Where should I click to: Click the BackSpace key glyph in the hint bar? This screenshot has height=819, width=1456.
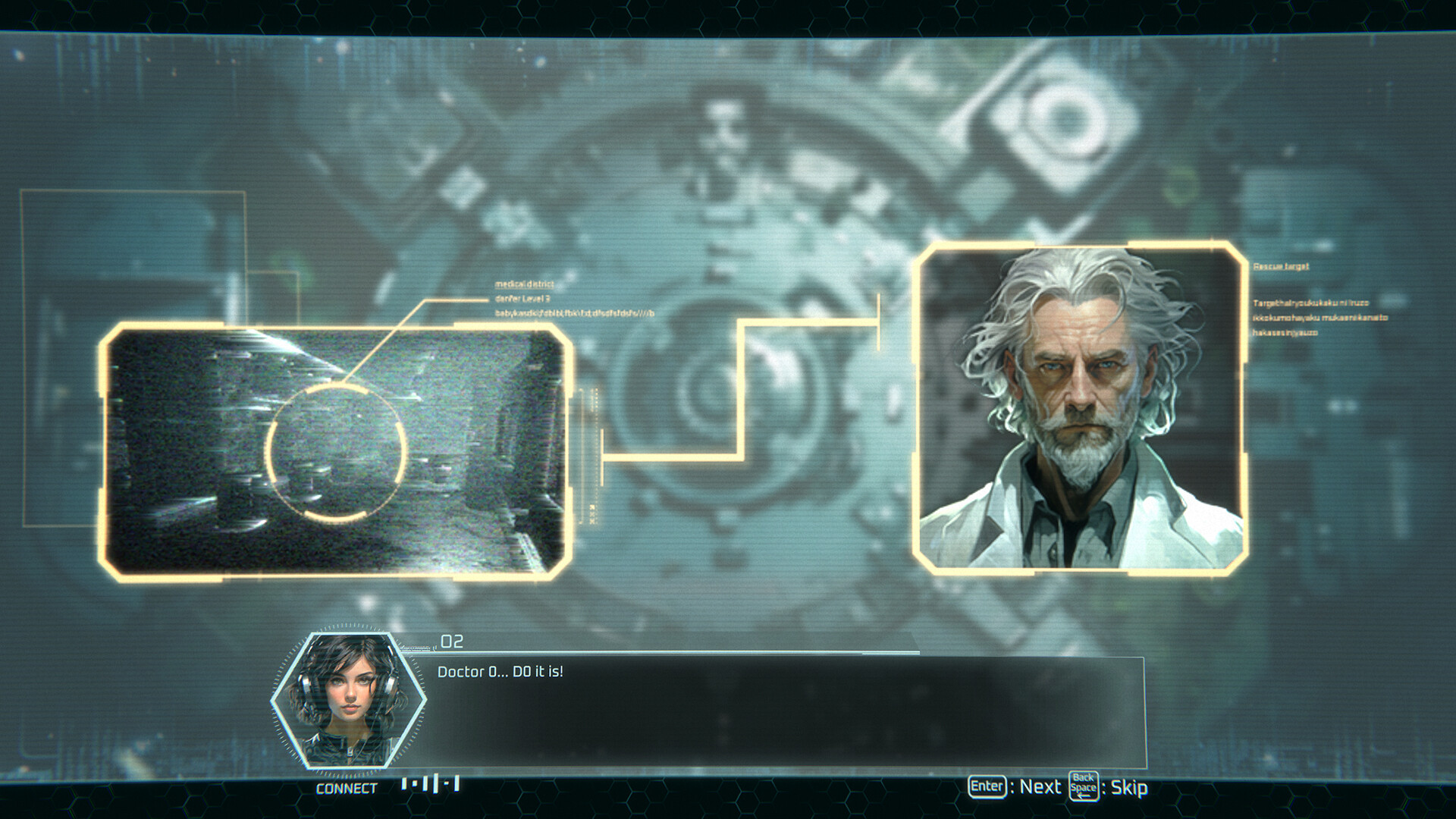tap(1083, 787)
